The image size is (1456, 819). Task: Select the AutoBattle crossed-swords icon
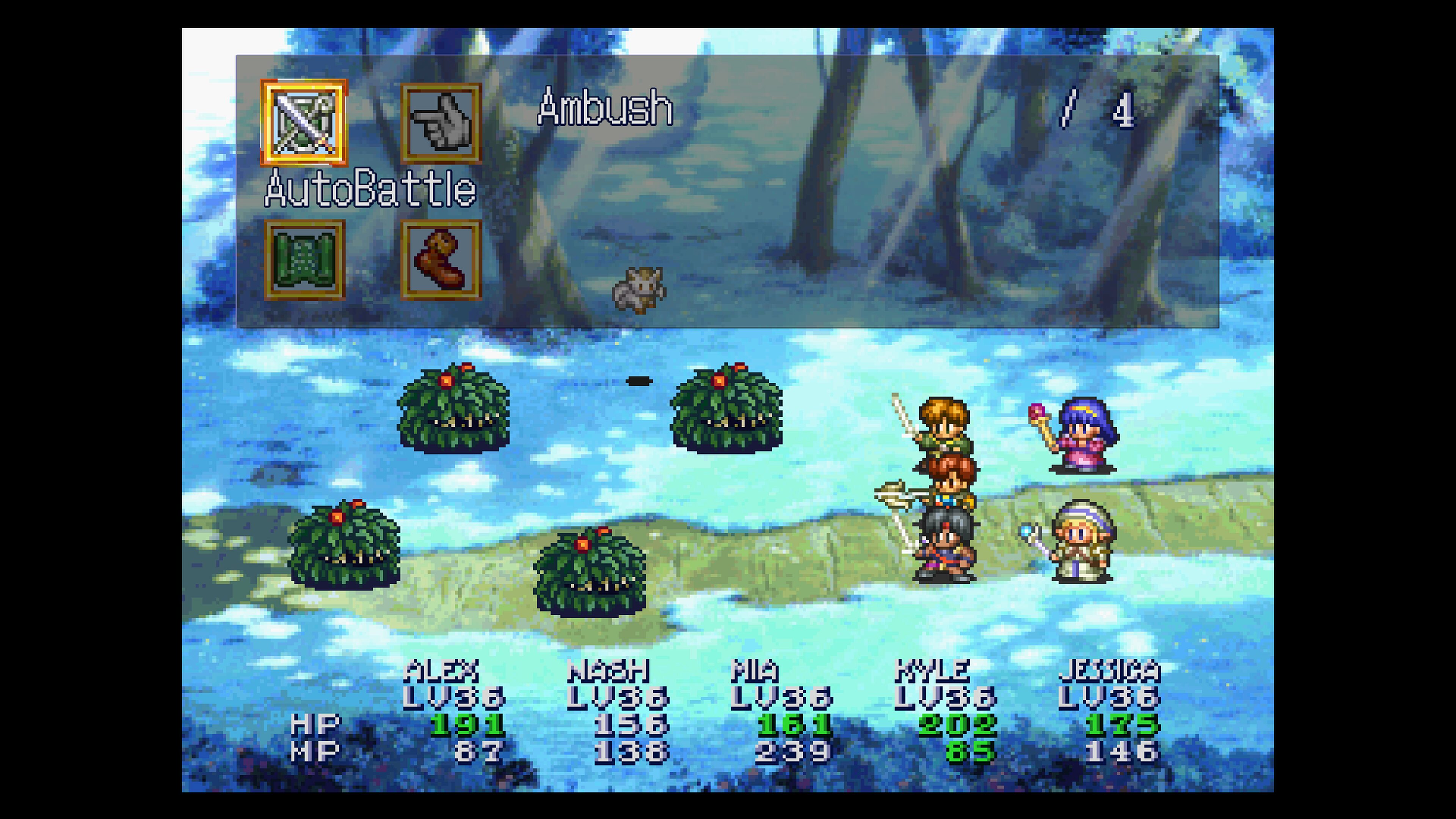(304, 122)
